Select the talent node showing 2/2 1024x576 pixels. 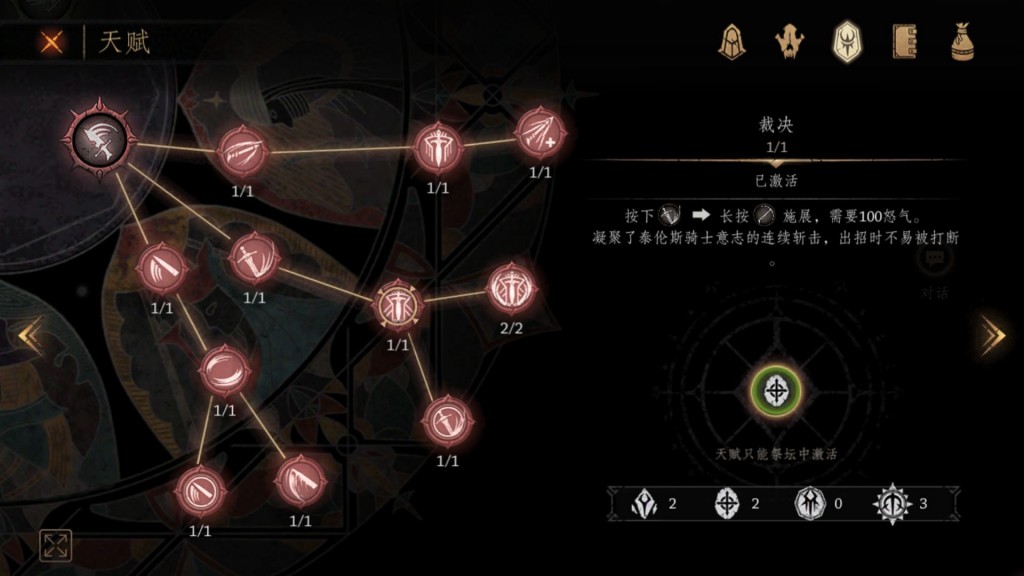point(512,289)
